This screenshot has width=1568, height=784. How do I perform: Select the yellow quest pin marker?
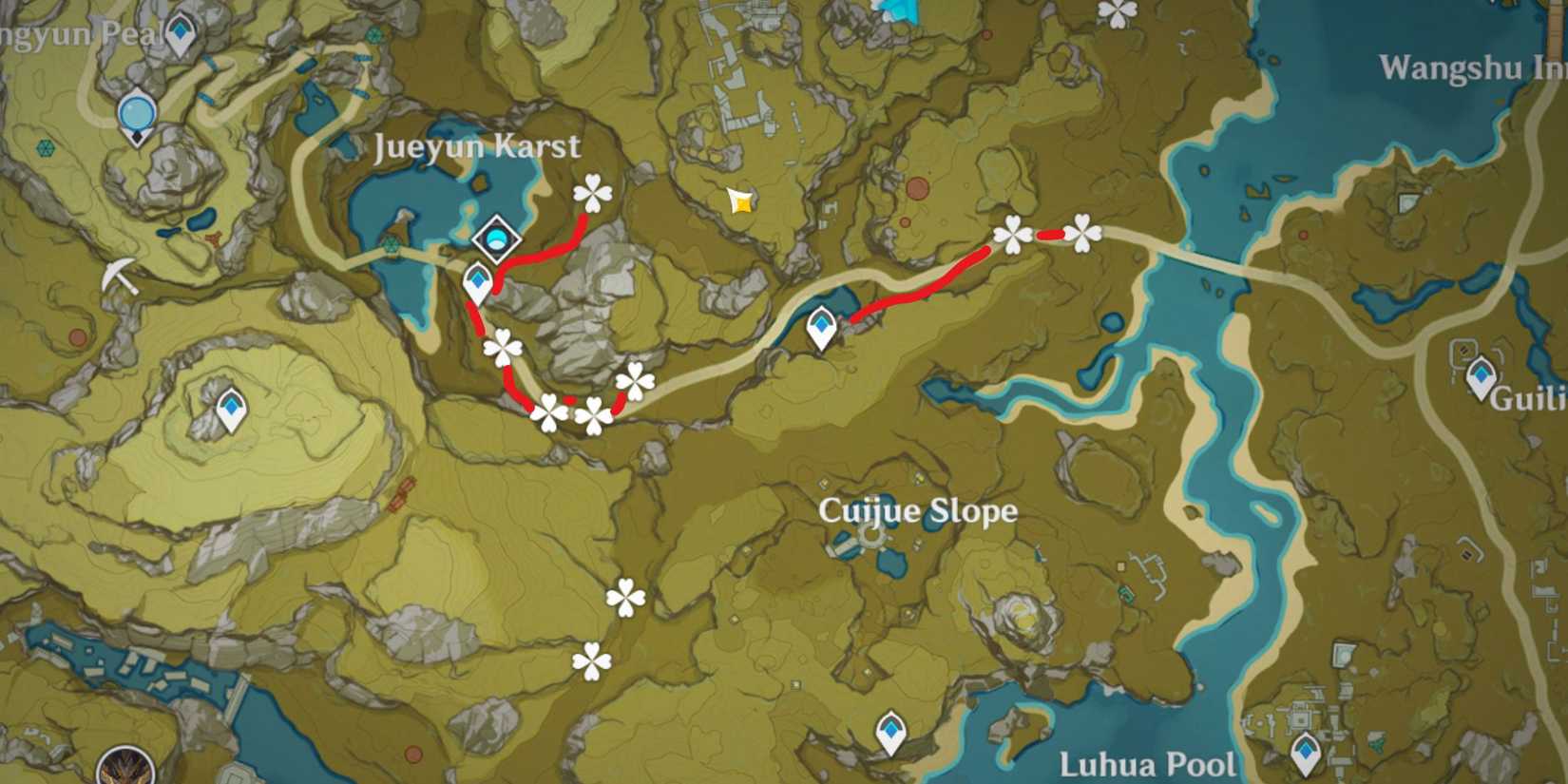tap(738, 202)
